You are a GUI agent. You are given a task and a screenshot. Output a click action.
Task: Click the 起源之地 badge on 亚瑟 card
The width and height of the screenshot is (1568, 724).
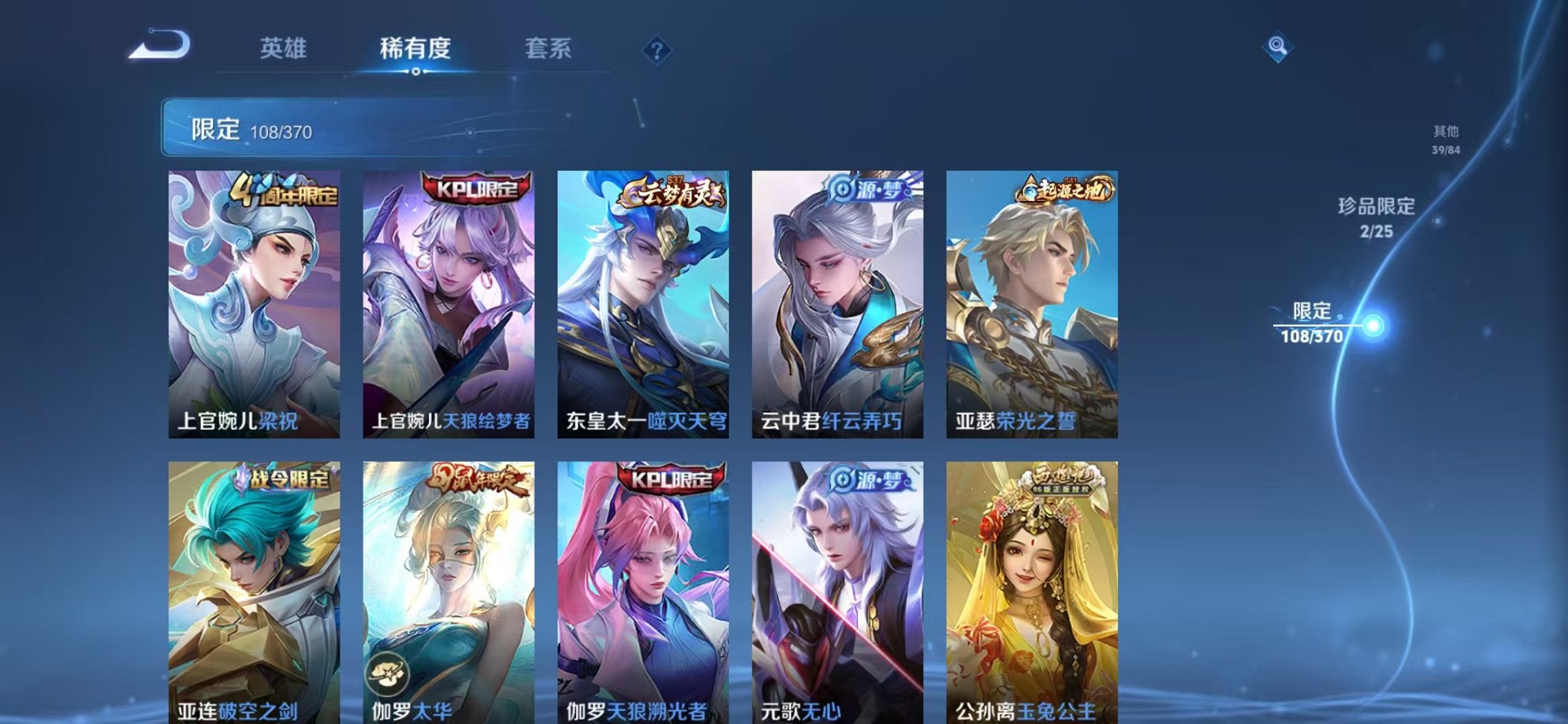[1068, 192]
